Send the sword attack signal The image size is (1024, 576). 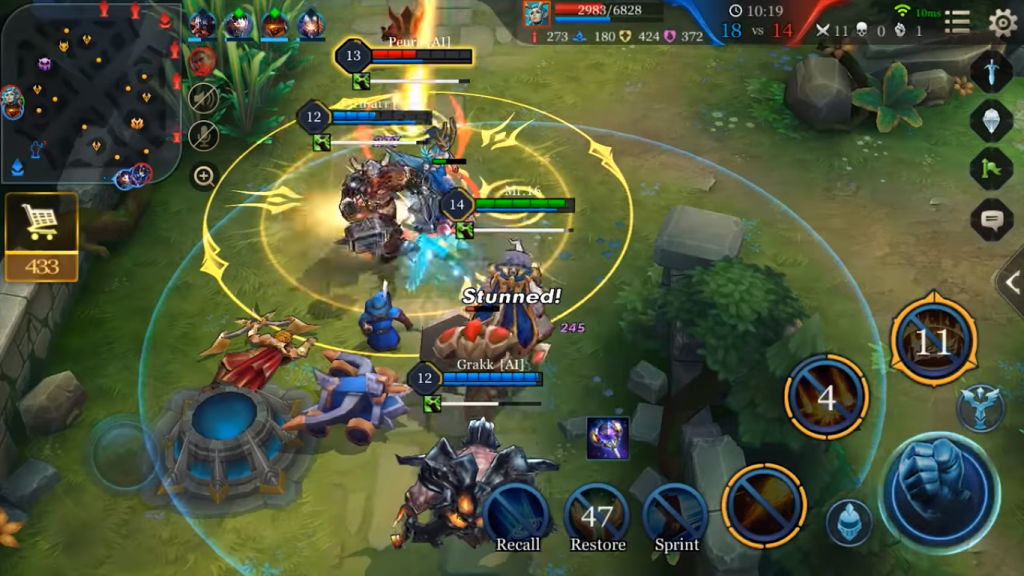pyautogui.click(x=991, y=72)
